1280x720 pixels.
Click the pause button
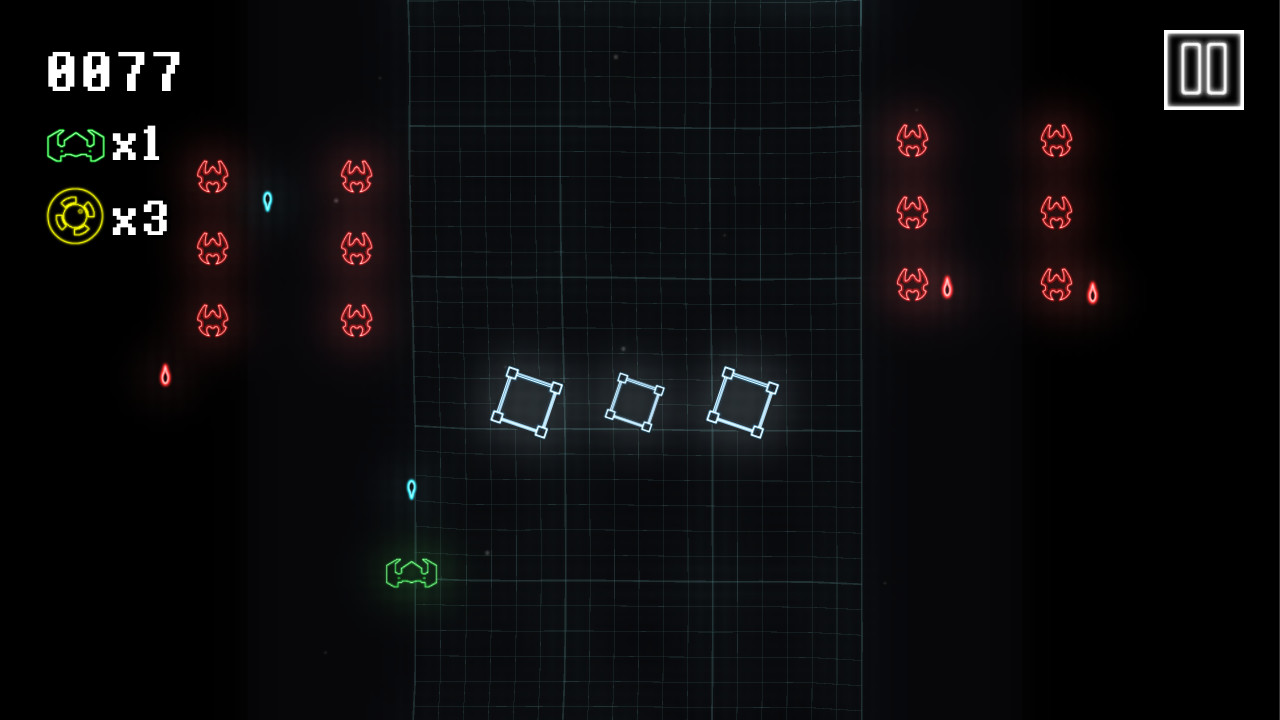[1203, 67]
